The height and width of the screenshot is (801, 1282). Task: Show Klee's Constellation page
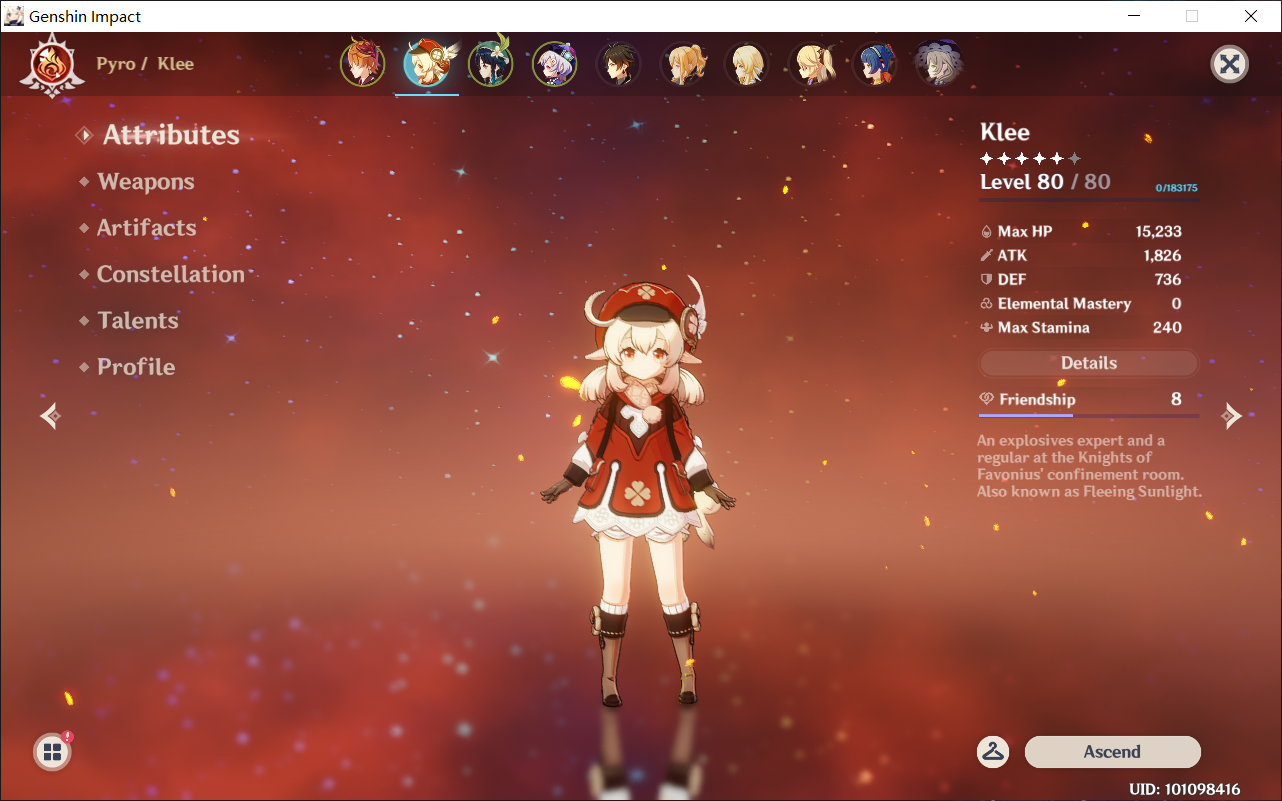point(170,274)
